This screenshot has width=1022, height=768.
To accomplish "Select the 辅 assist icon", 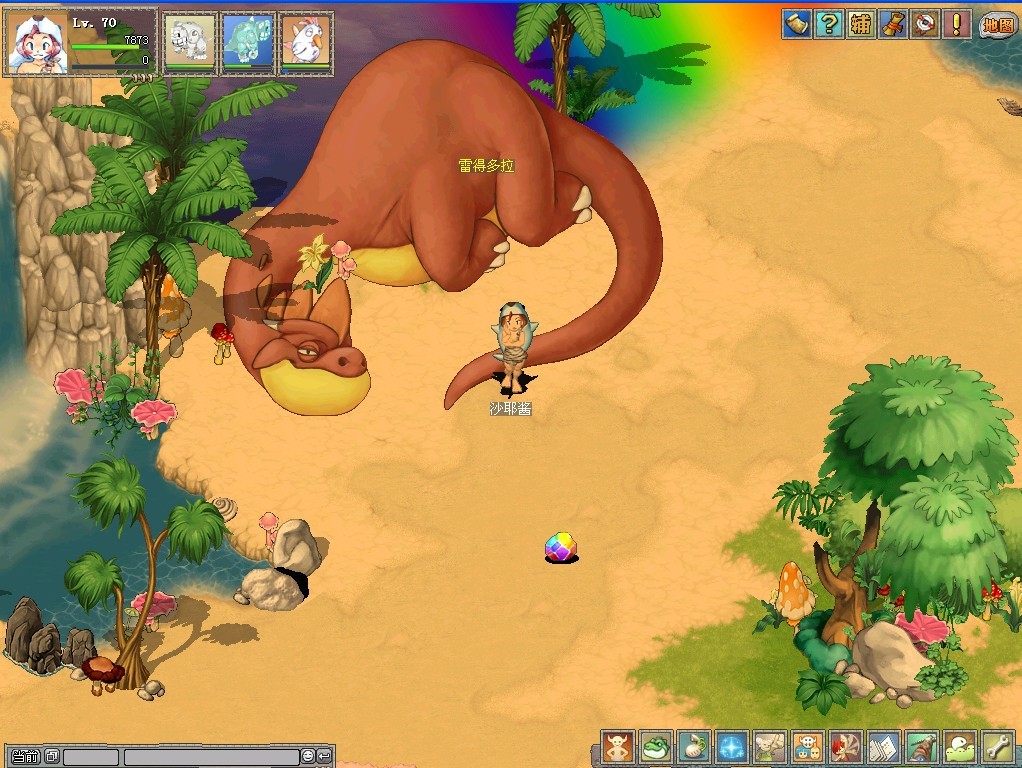I will (x=860, y=24).
